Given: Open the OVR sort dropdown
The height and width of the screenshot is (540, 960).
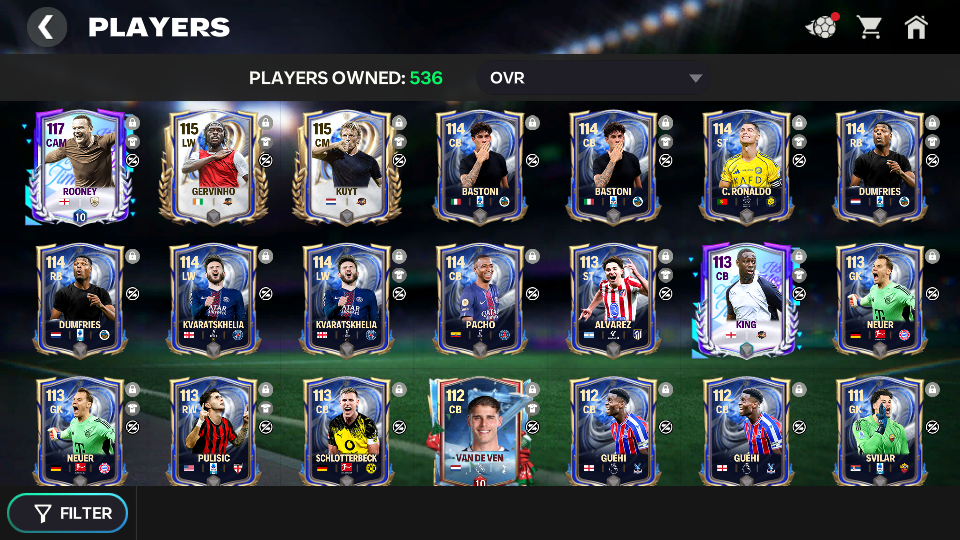Looking at the screenshot, I should [594, 78].
